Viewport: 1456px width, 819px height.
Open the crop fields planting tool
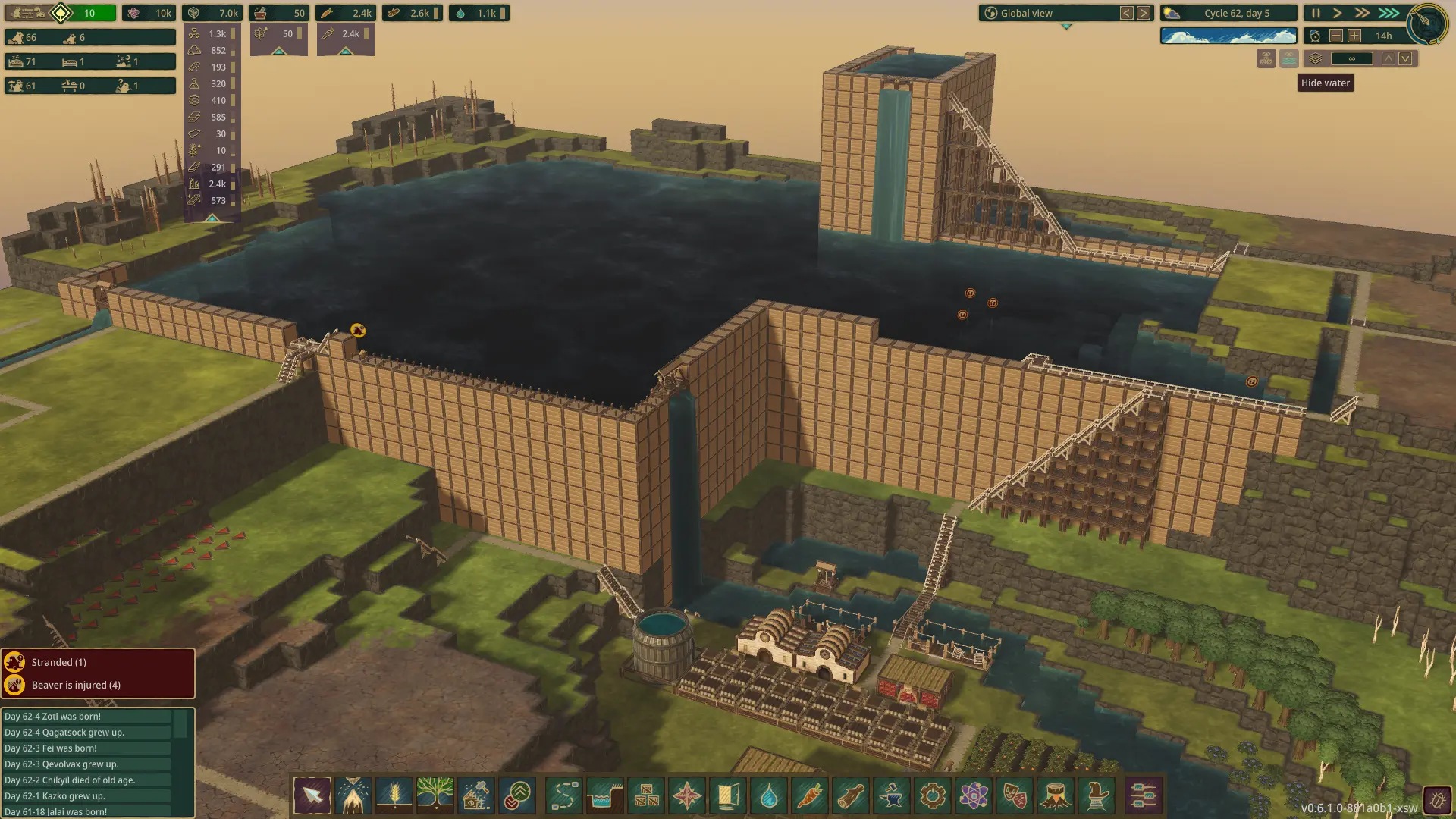click(394, 795)
